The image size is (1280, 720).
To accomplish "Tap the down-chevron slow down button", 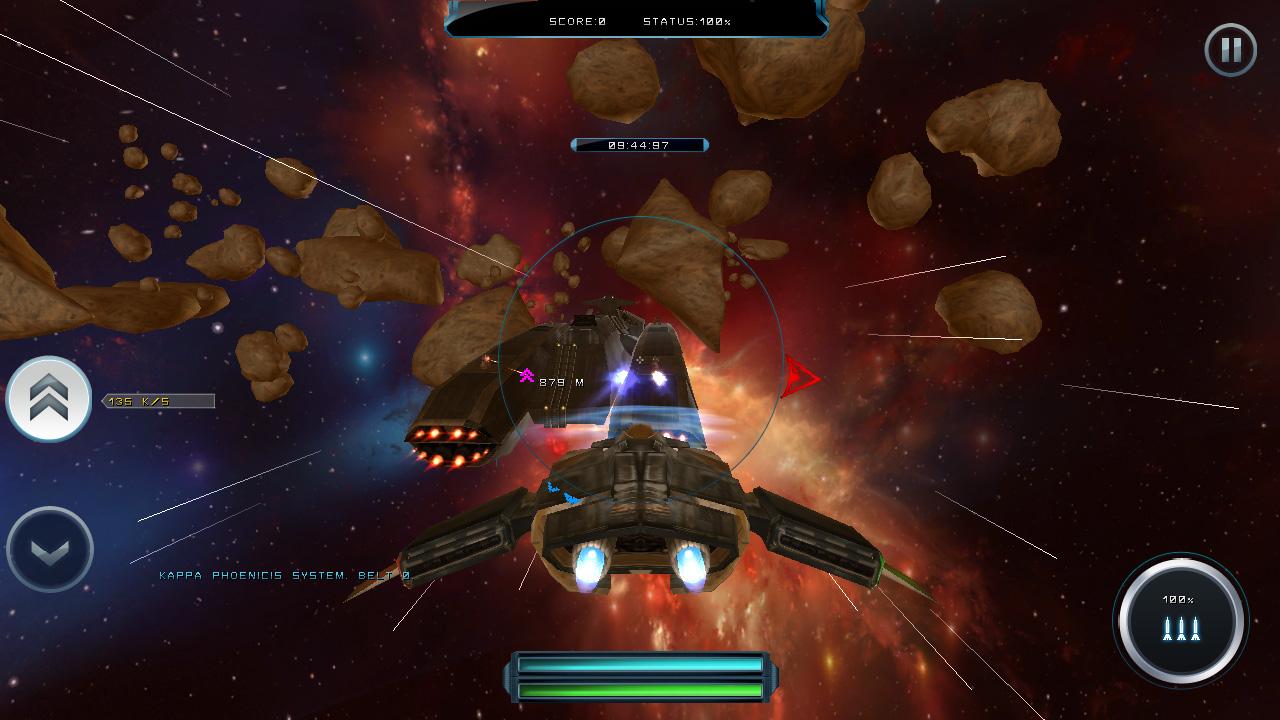I will pyautogui.click(x=49, y=549).
